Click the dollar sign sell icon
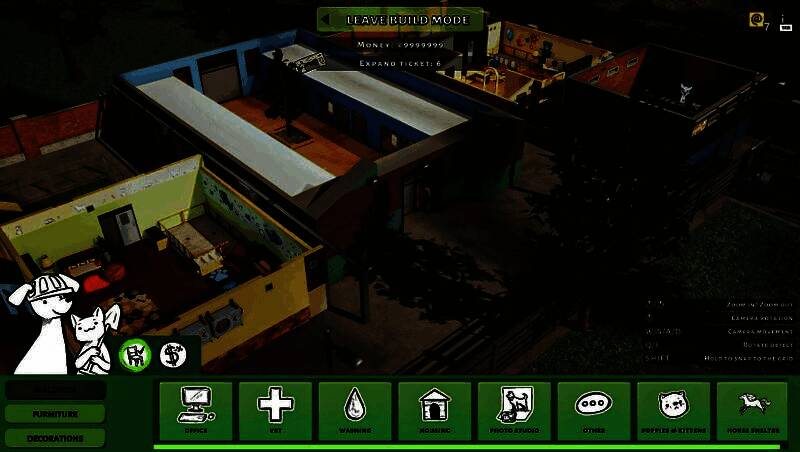 (173, 353)
